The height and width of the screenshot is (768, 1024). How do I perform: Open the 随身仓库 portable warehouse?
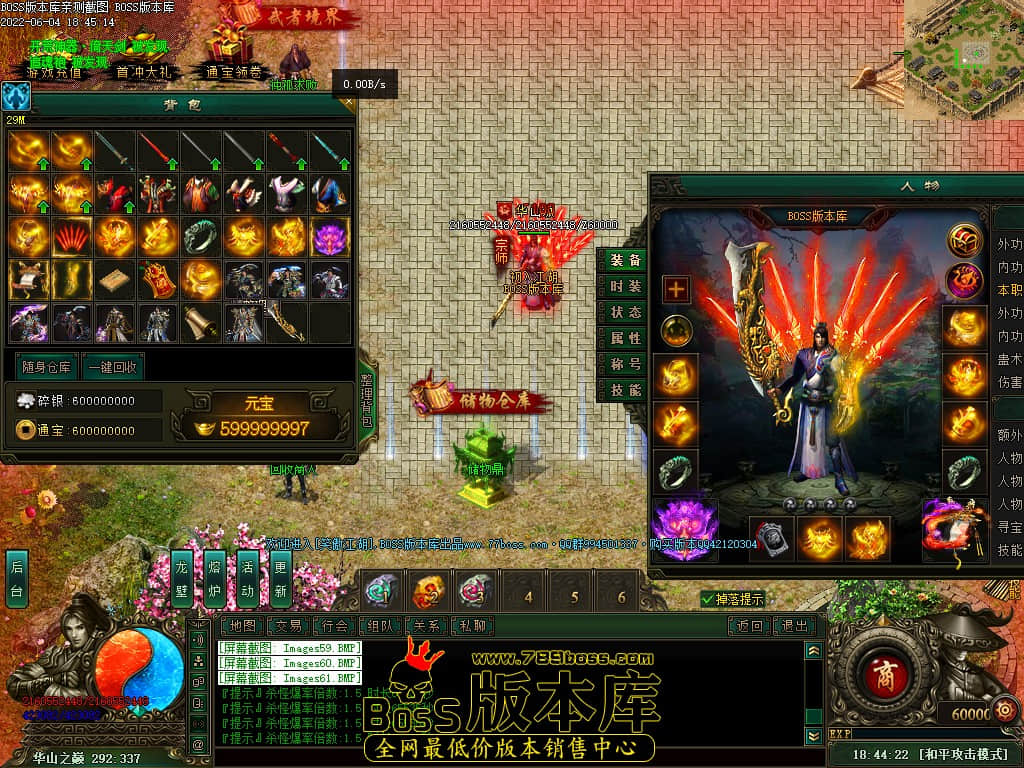pyautogui.click(x=44, y=366)
